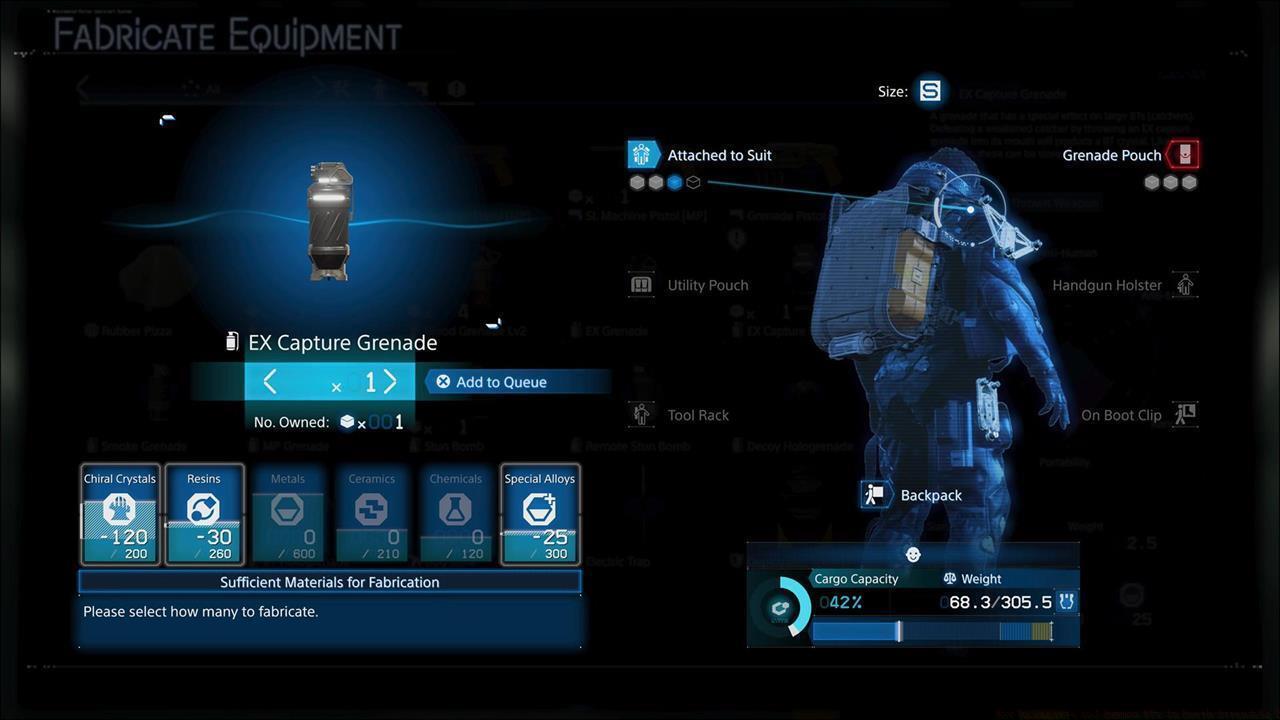Click the left arrow to decrease quantity
The height and width of the screenshot is (720, 1280).
269,381
